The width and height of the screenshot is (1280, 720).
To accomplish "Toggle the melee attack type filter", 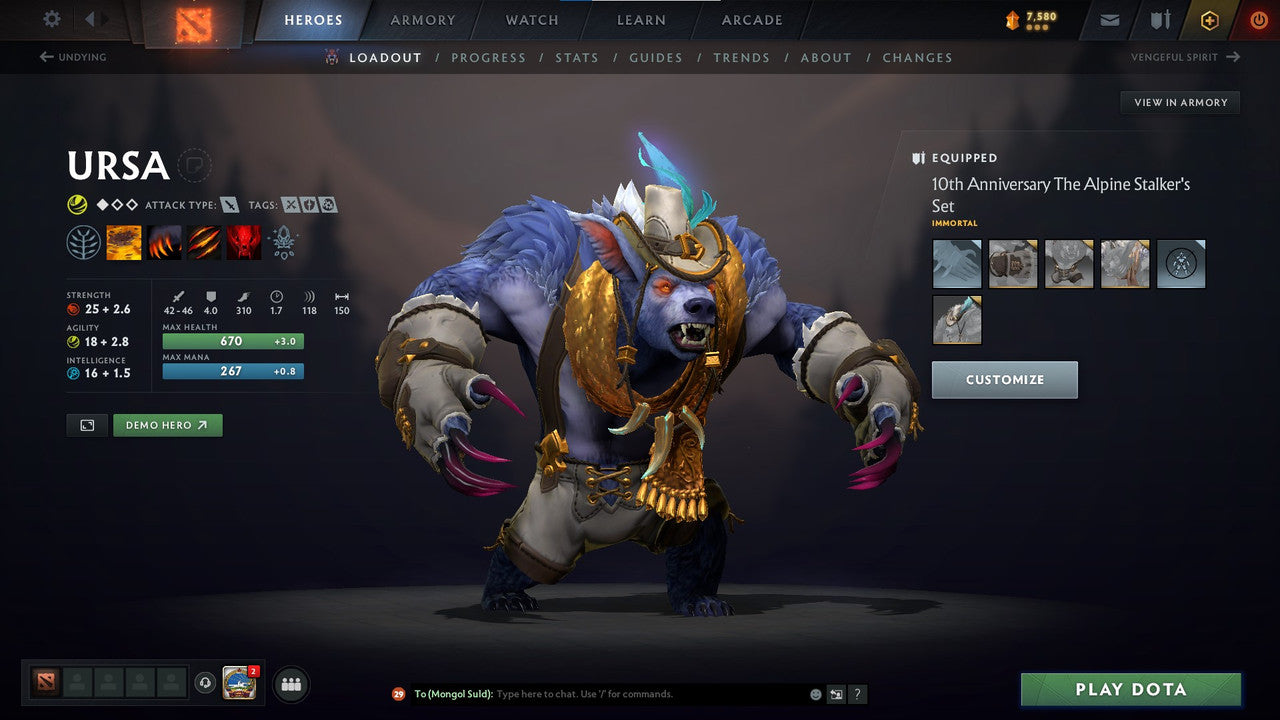I will [228, 204].
